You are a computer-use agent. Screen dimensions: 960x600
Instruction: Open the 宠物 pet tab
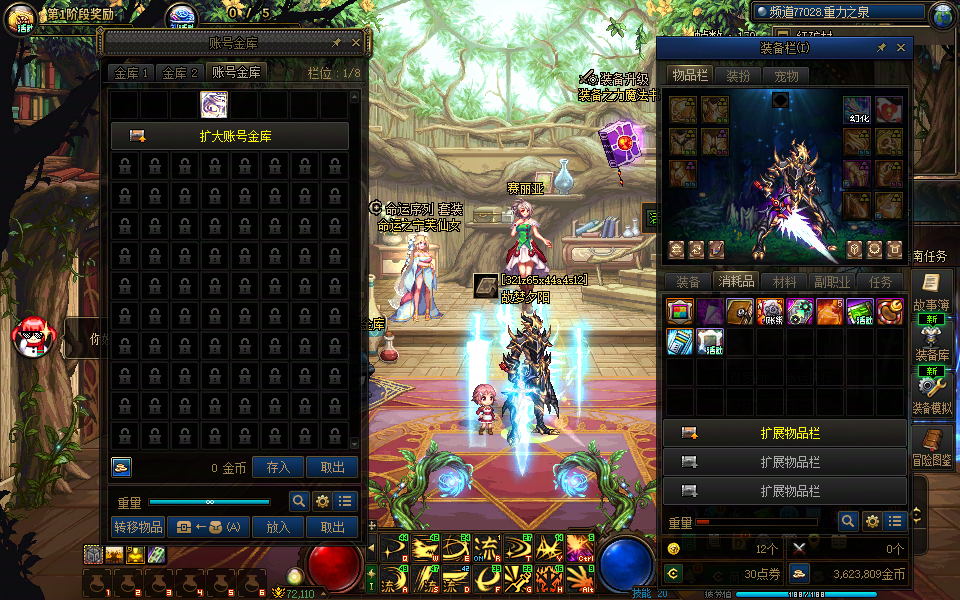point(786,75)
